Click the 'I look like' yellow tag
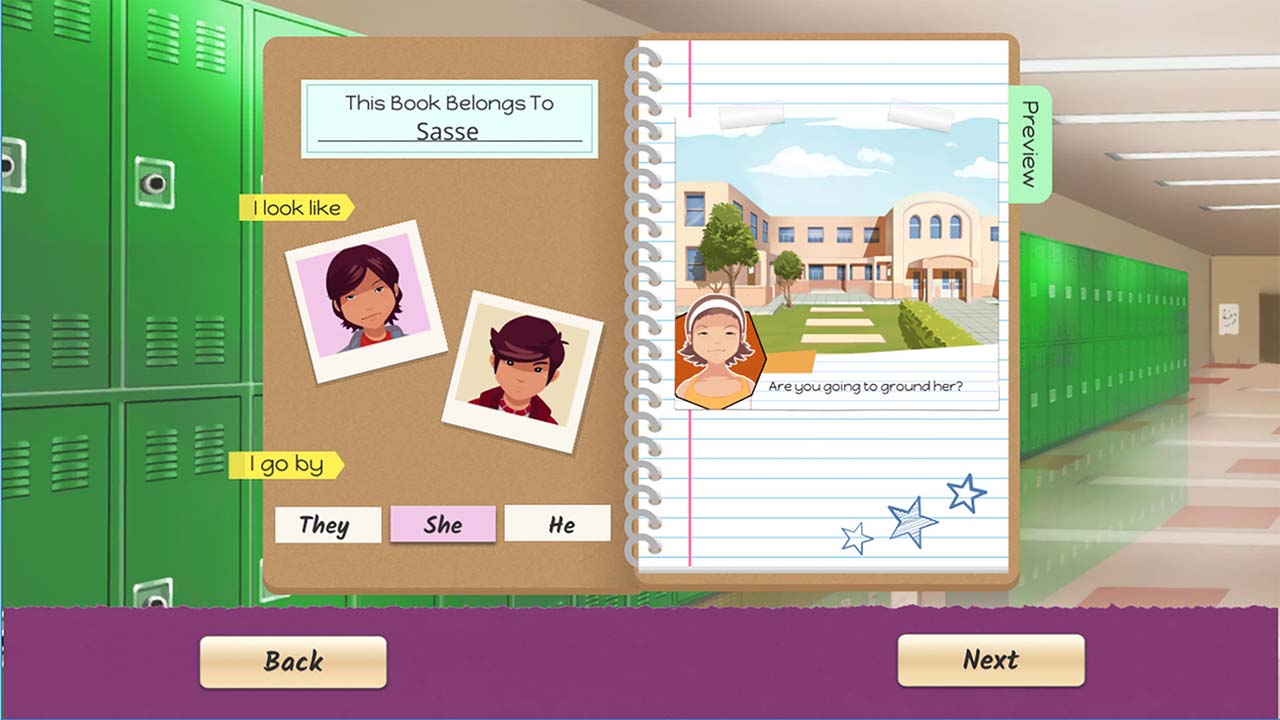 (294, 208)
